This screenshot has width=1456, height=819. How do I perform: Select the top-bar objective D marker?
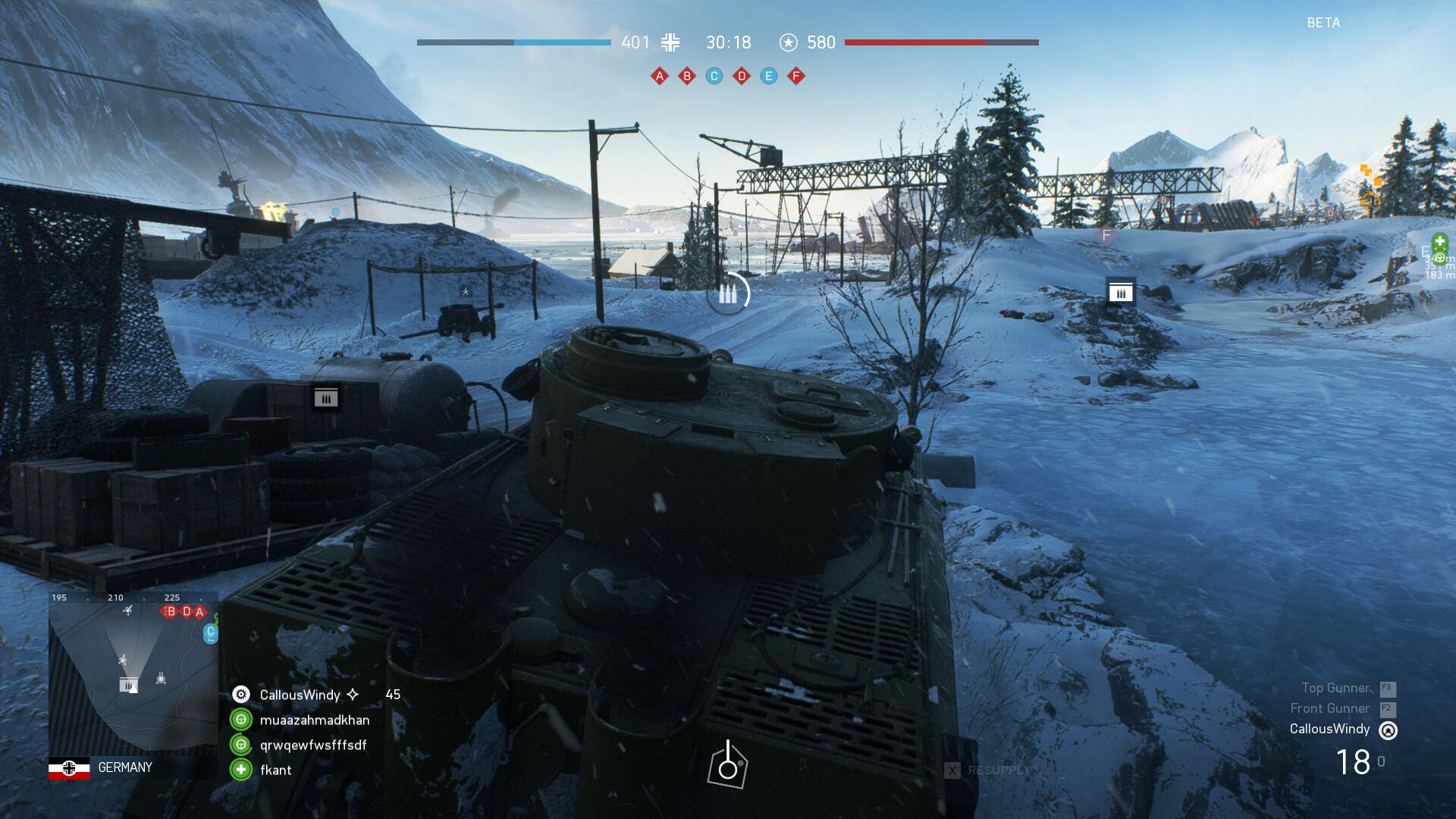pos(742,76)
